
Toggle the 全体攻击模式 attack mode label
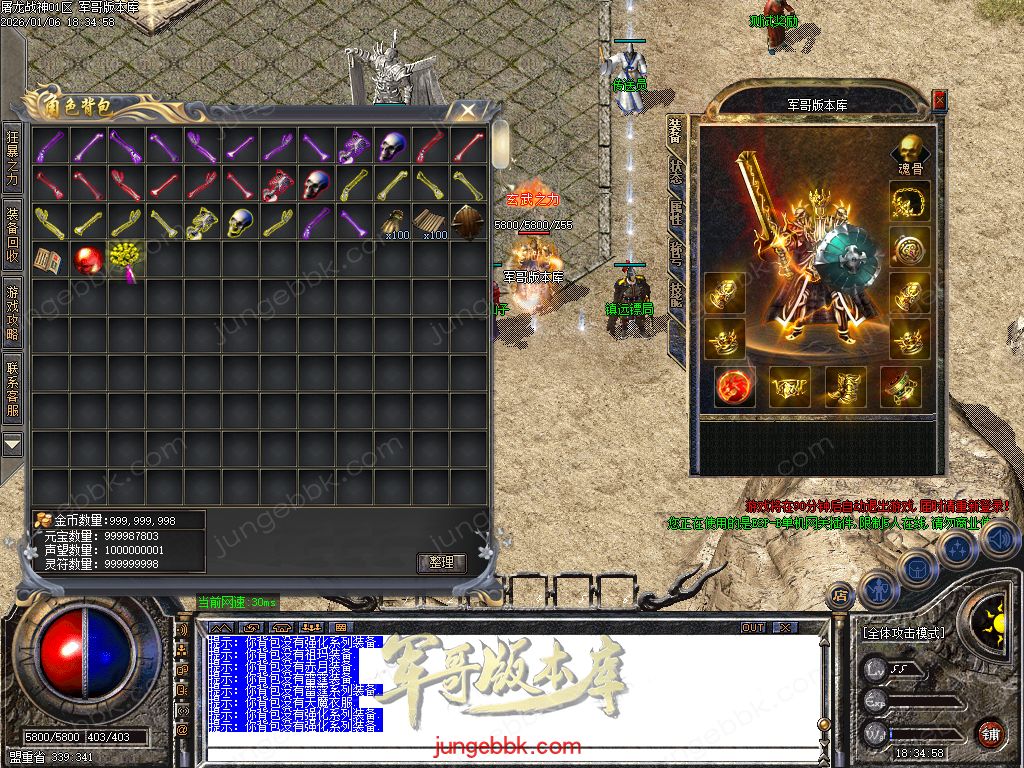click(902, 633)
